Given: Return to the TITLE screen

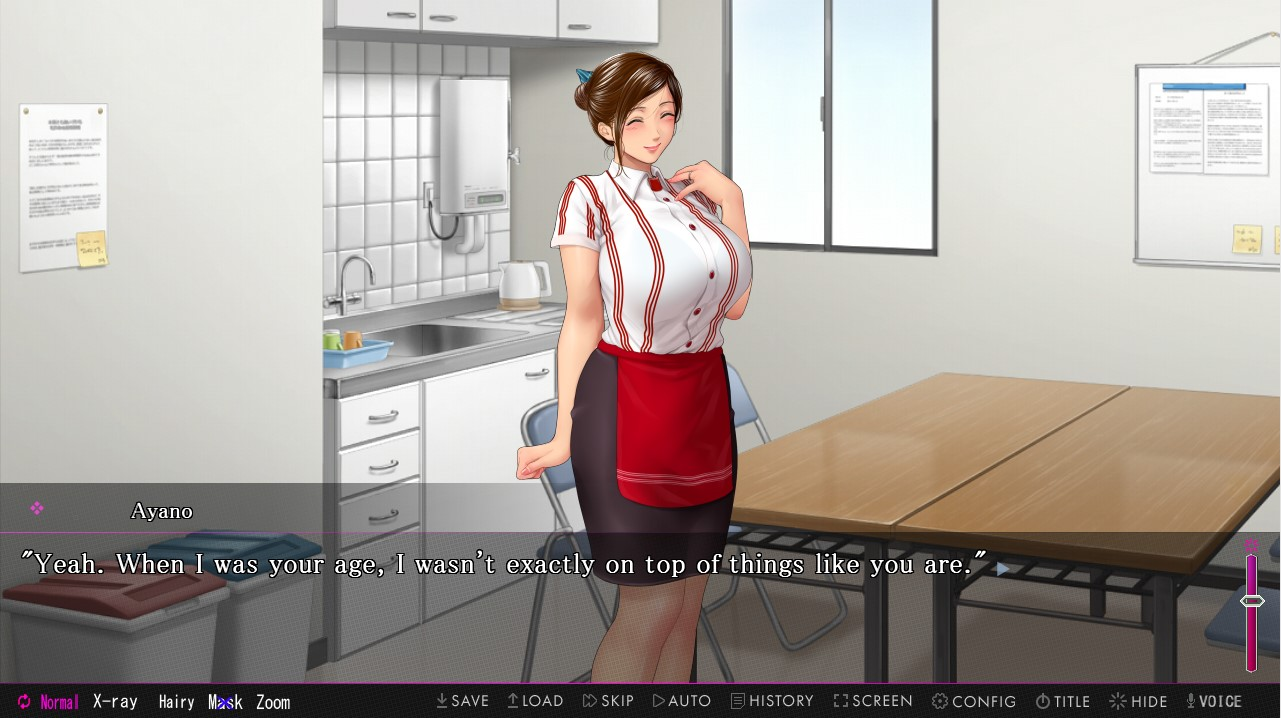Looking at the screenshot, I should coord(1063,701).
